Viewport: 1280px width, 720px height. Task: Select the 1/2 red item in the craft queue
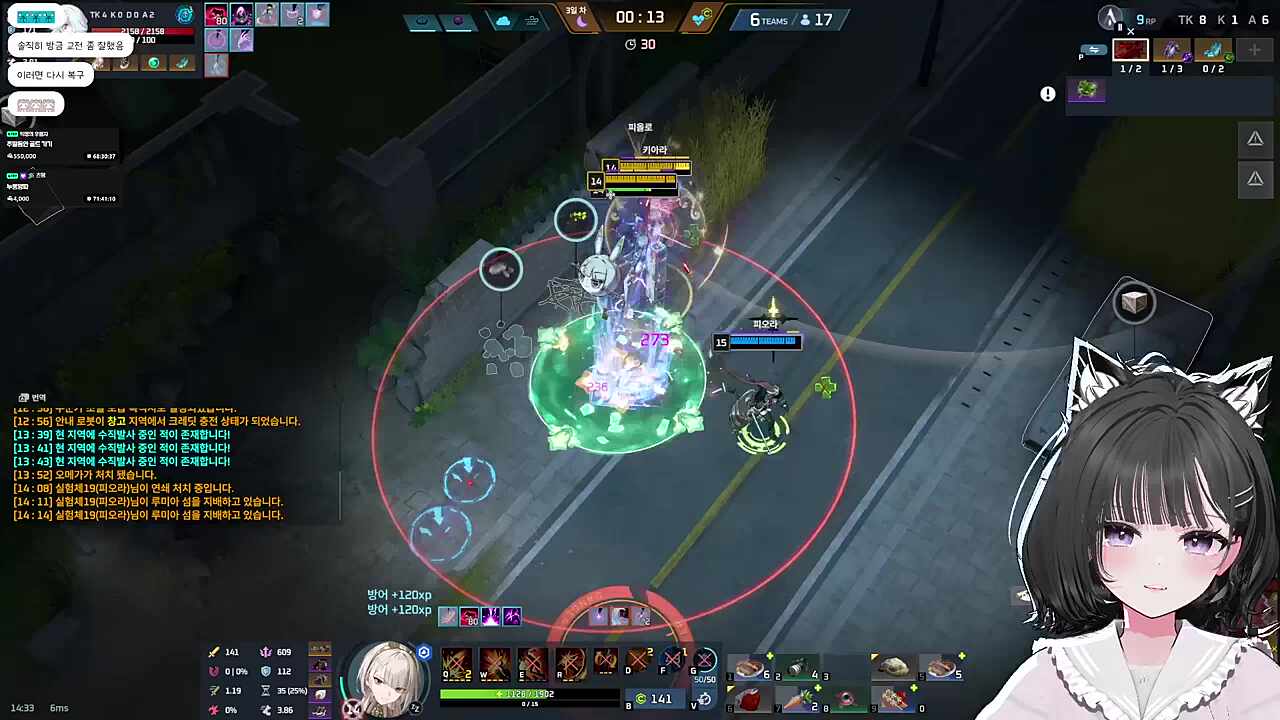1130,49
